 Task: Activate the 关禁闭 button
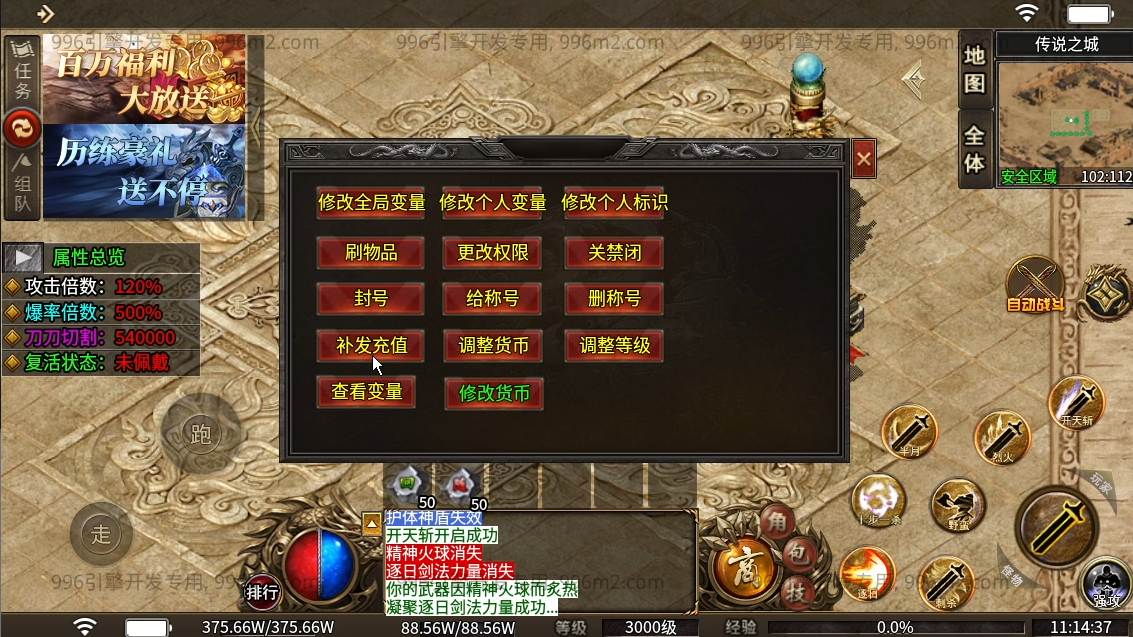click(614, 253)
